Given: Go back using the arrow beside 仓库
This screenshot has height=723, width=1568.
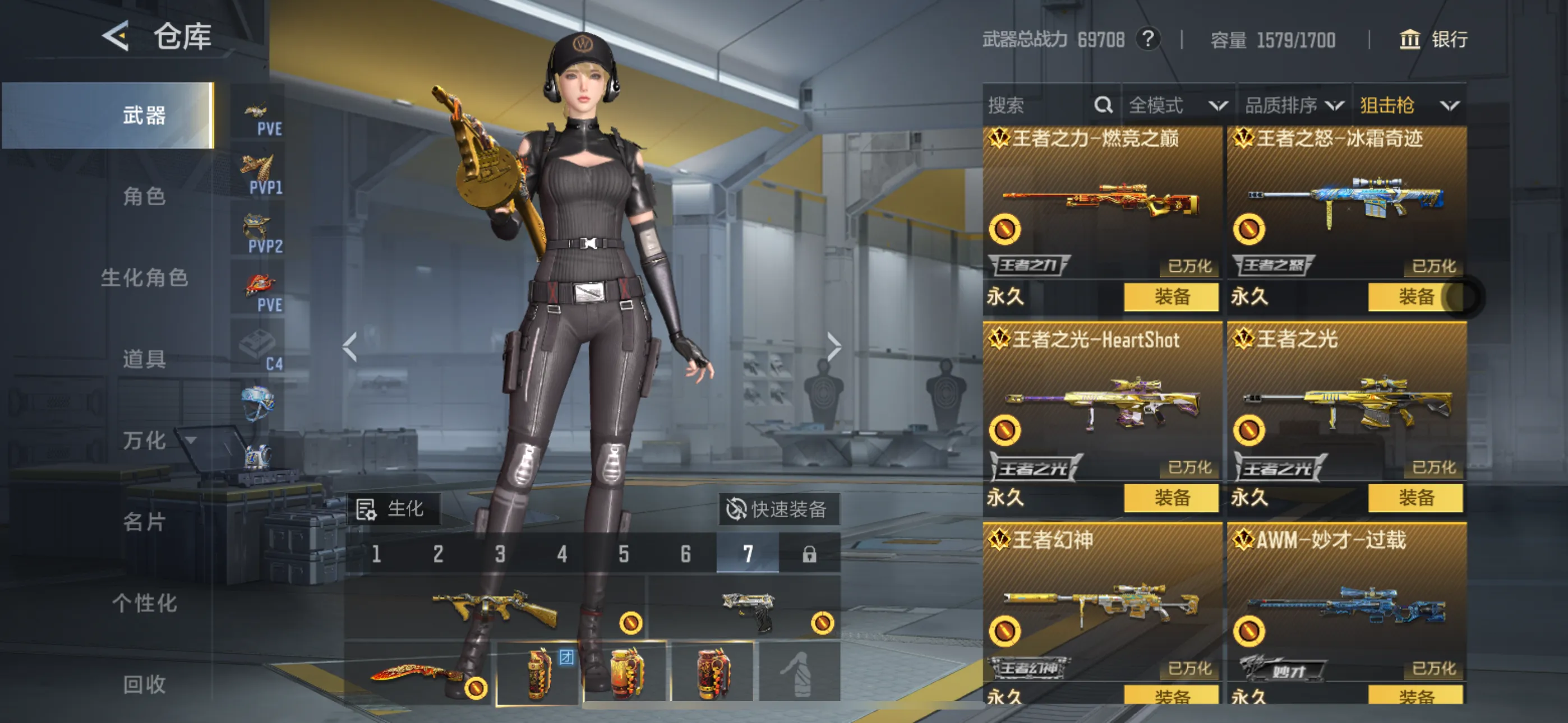Looking at the screenshot, I should [116, 36].
